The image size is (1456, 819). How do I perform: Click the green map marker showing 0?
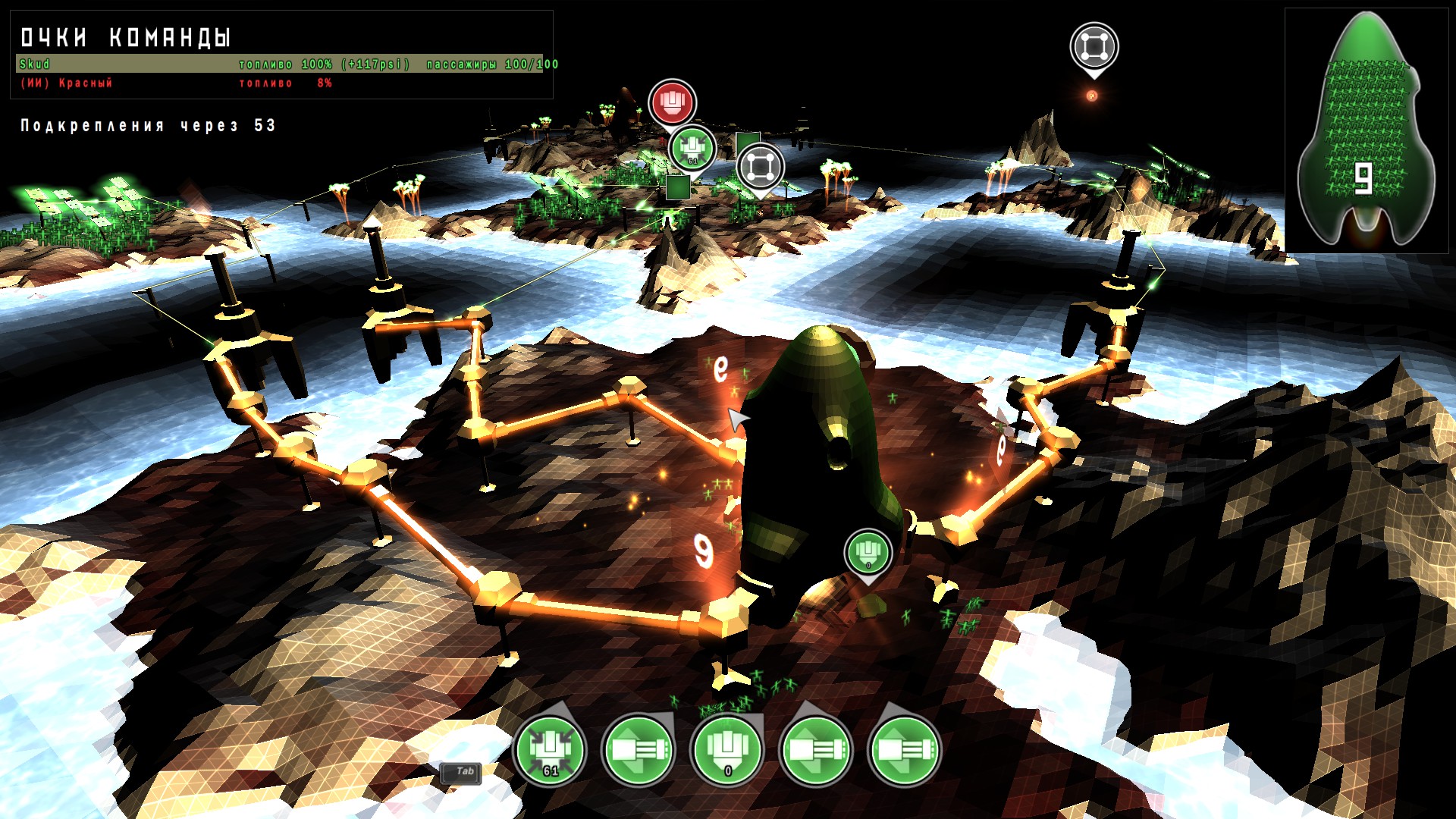pos(868,552)
